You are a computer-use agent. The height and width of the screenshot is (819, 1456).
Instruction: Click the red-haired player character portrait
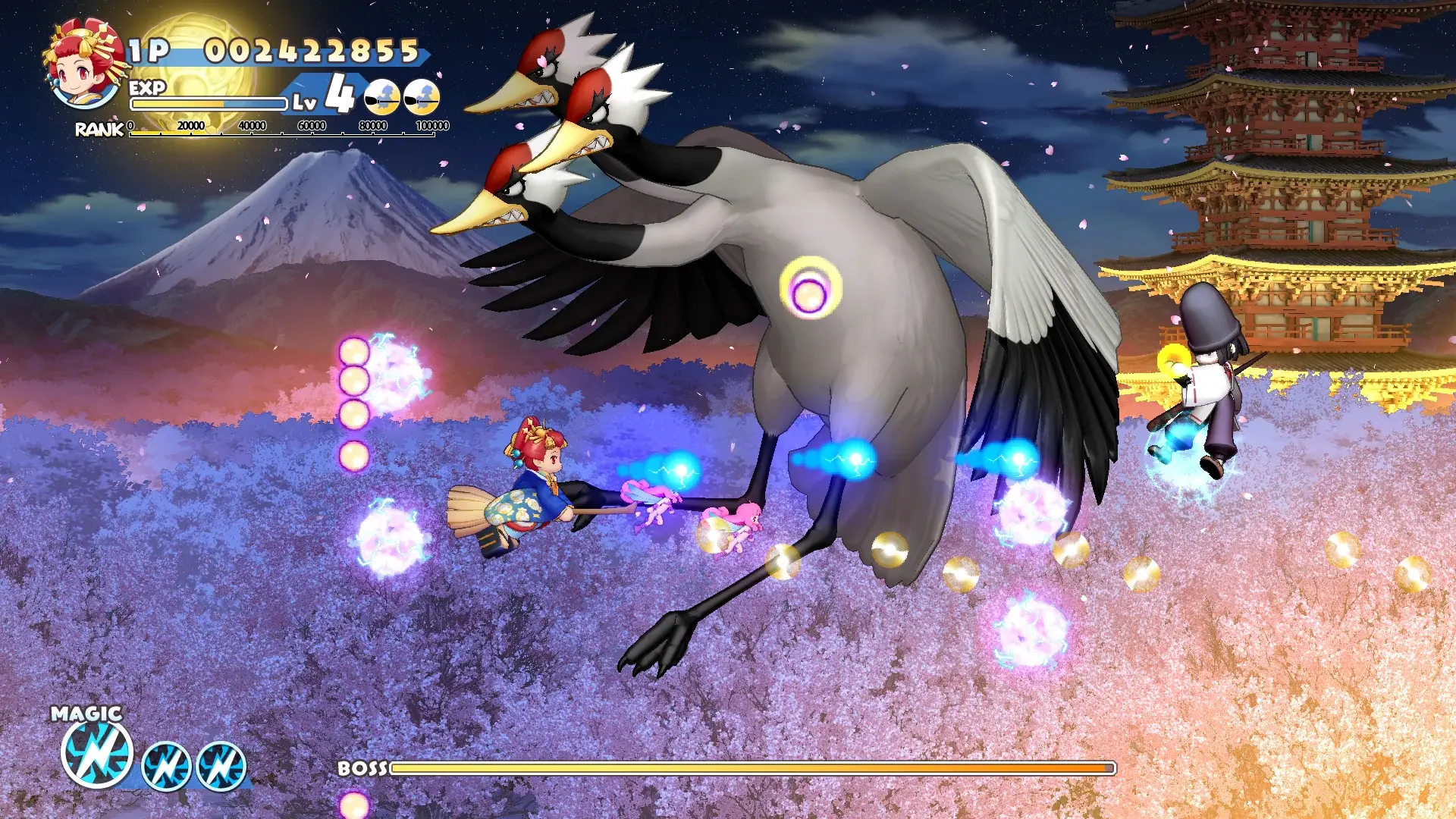coord(83,64)
